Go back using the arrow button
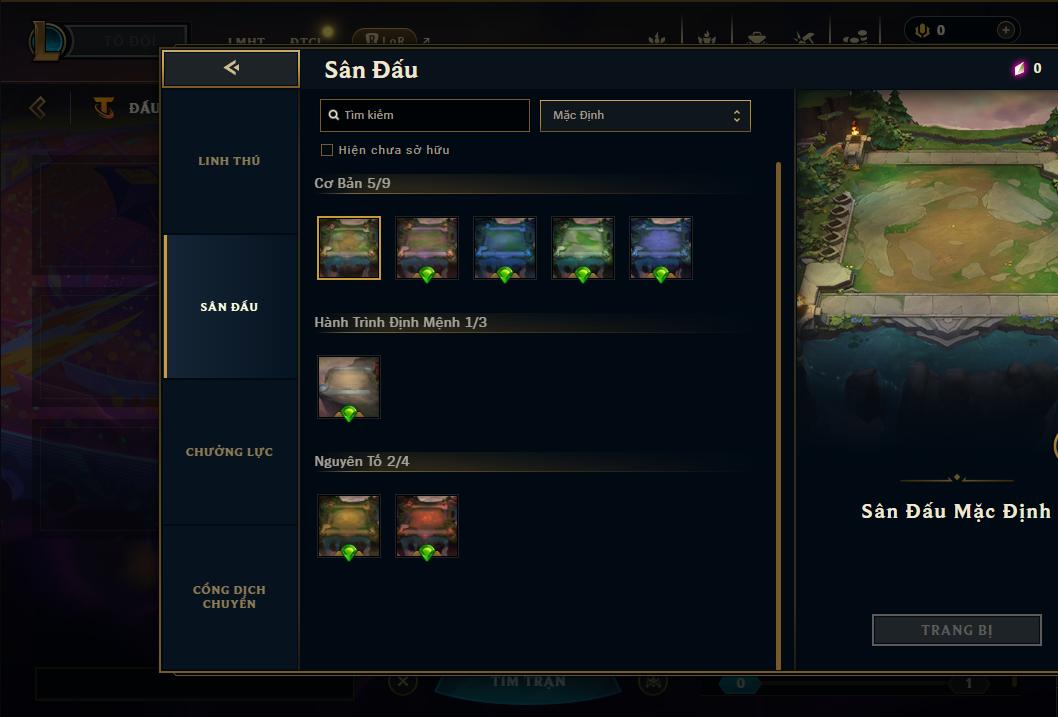This screenshot has height=717, width=1058. pos(231,68)
